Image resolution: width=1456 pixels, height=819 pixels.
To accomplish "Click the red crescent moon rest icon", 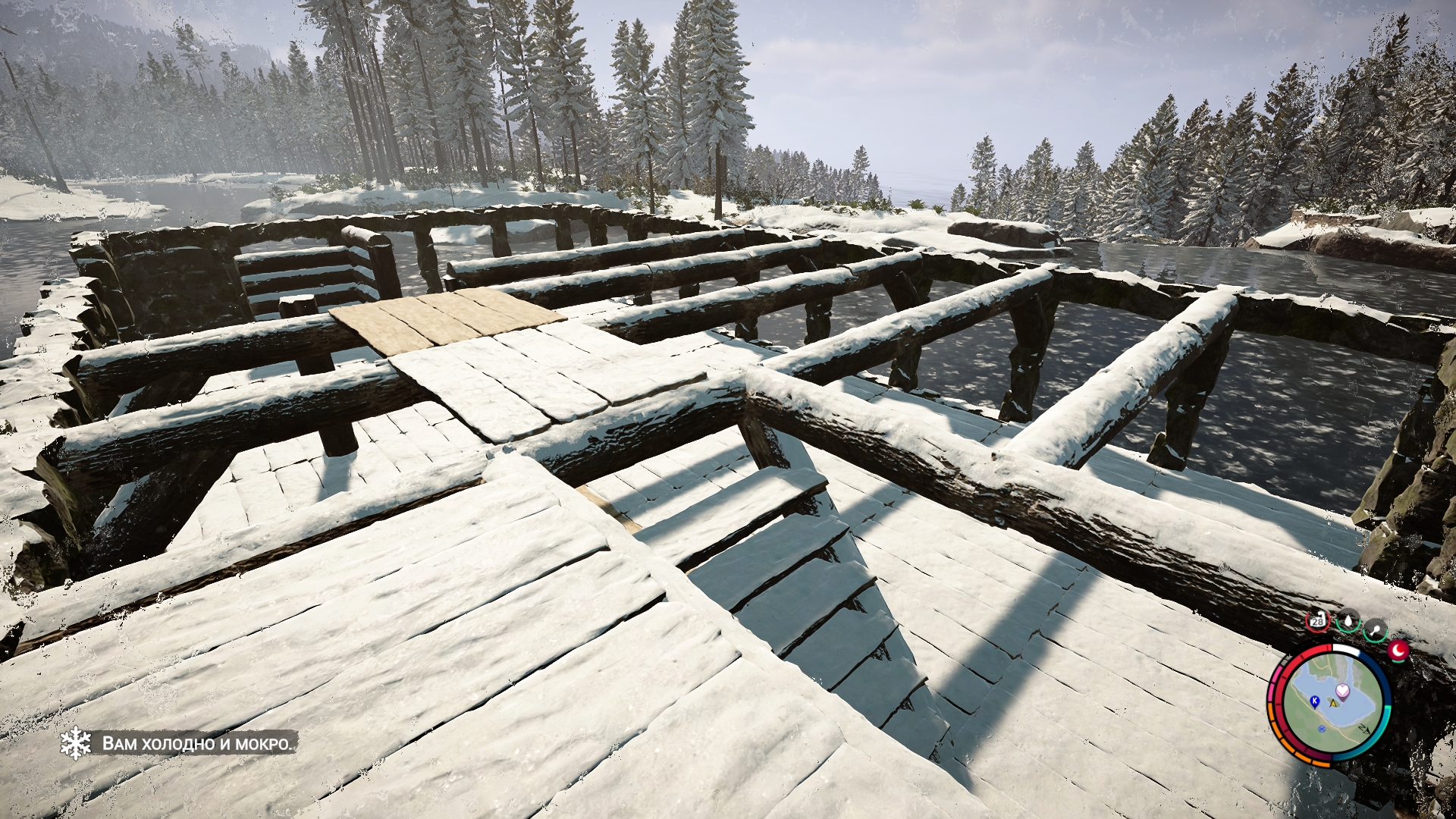I will click(x=1398, y=649).
